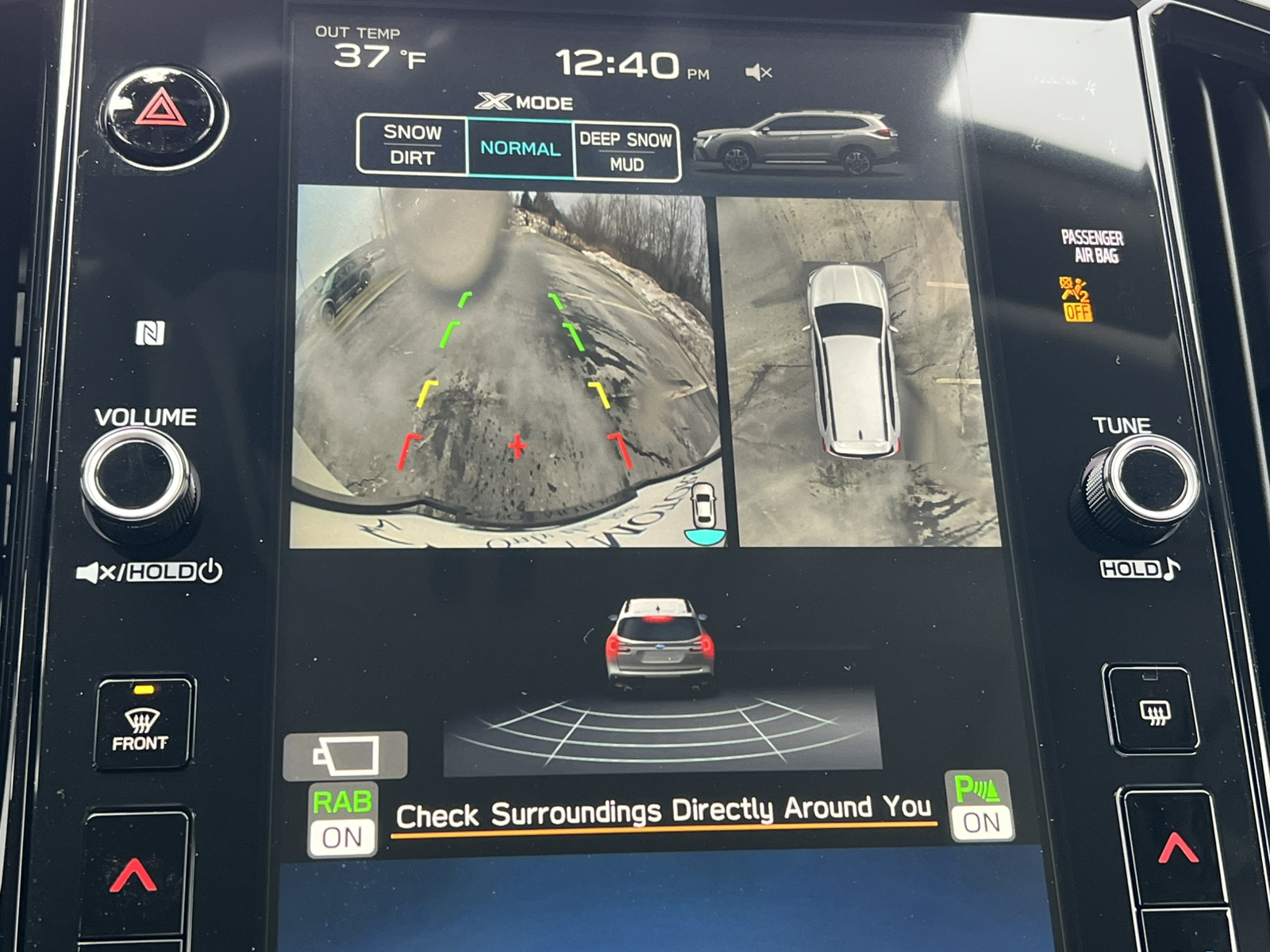Toggle the parking sensor ON button
The height and width of the screenshot is (952, 1270).
(980, 806)
